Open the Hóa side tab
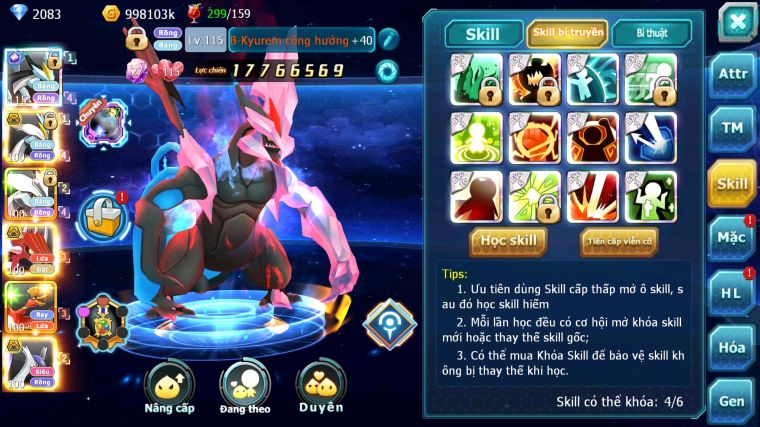The height and width of the screenshot is (427, 760). [x=732, y=348]
